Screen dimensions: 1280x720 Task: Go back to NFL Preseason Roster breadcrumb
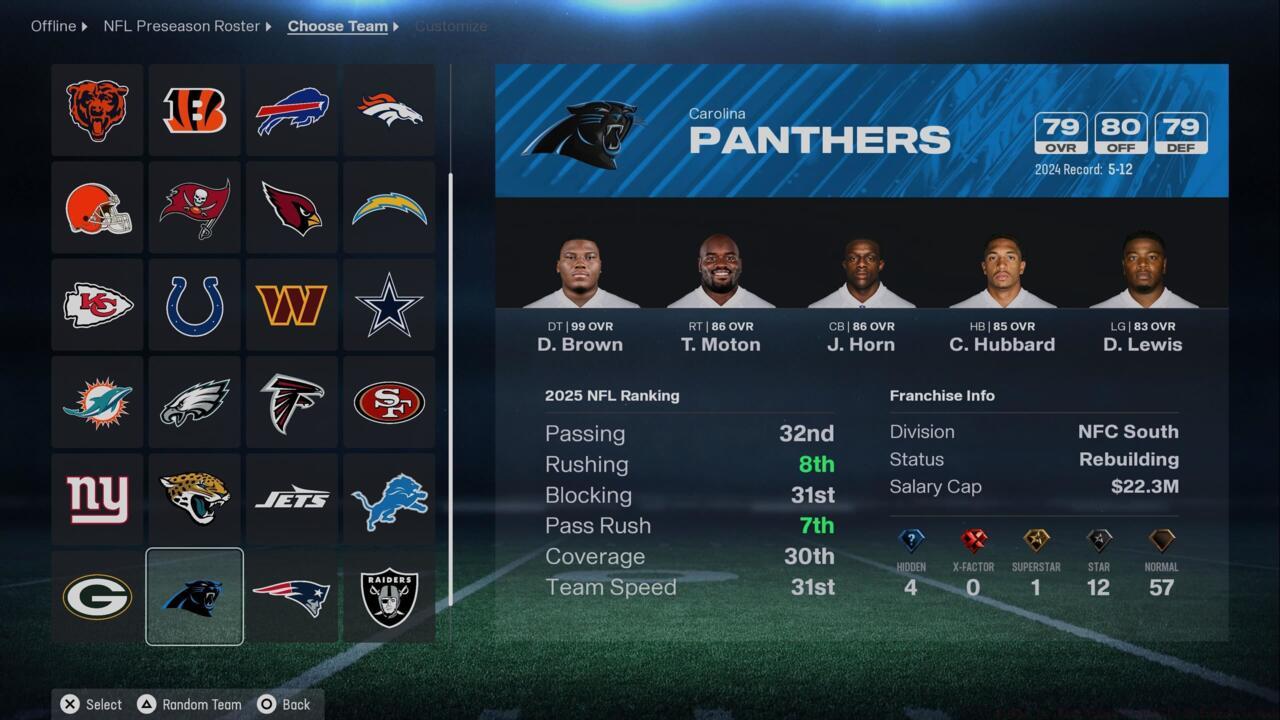pyautogui.click(x=181, y=26)
